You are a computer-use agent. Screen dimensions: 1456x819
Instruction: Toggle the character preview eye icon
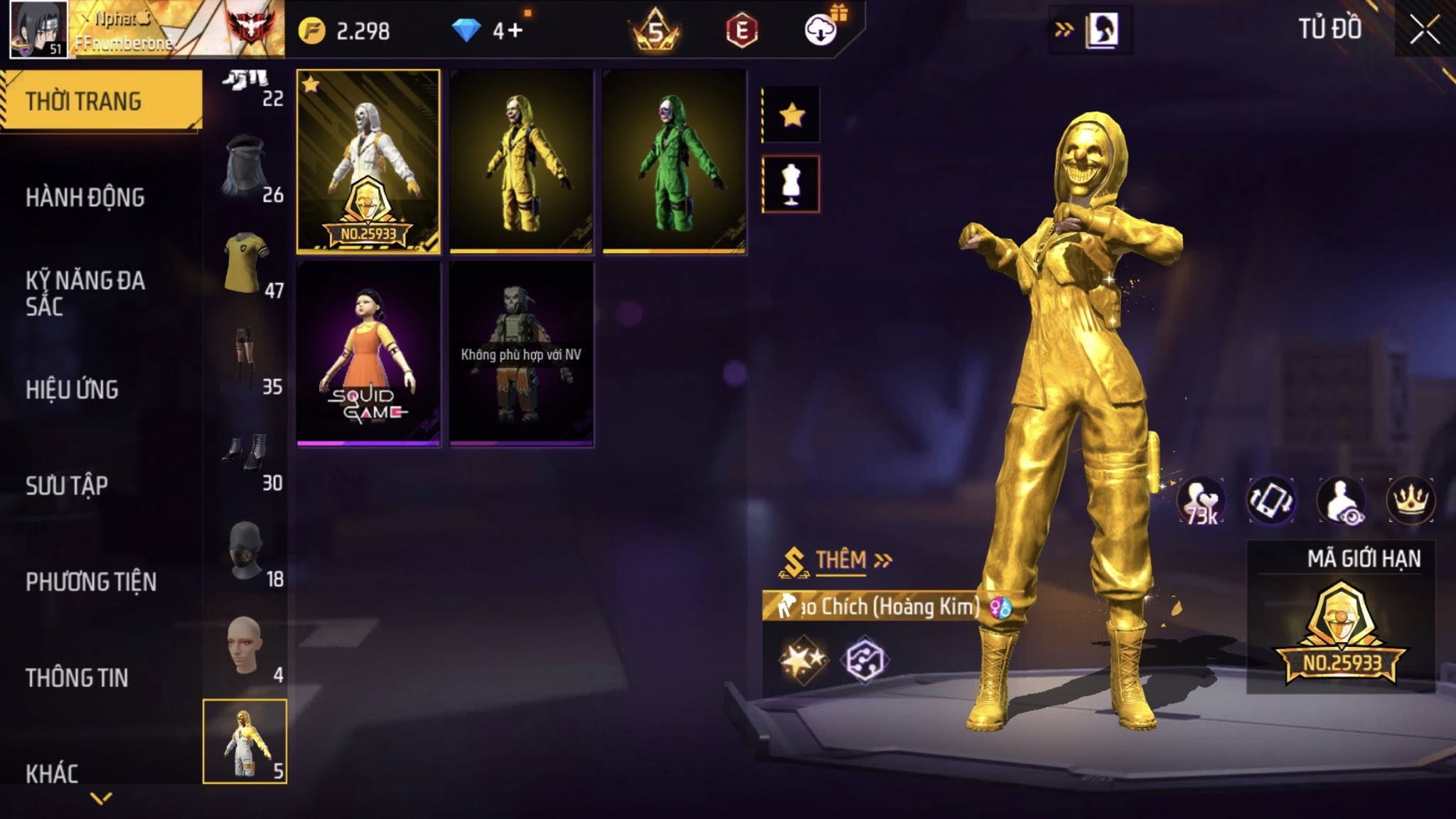click(1341, 500)
